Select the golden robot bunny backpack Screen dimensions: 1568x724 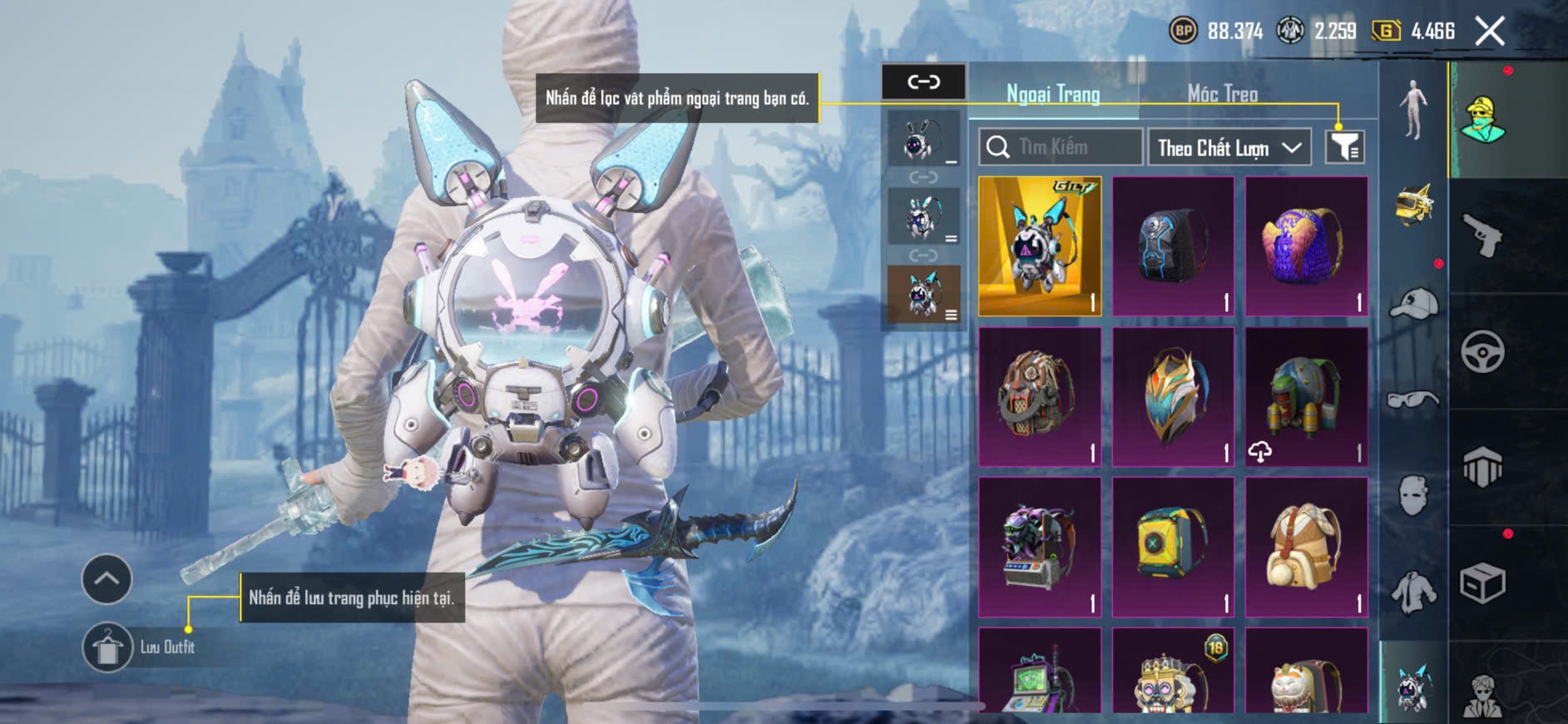point(1040,246)
